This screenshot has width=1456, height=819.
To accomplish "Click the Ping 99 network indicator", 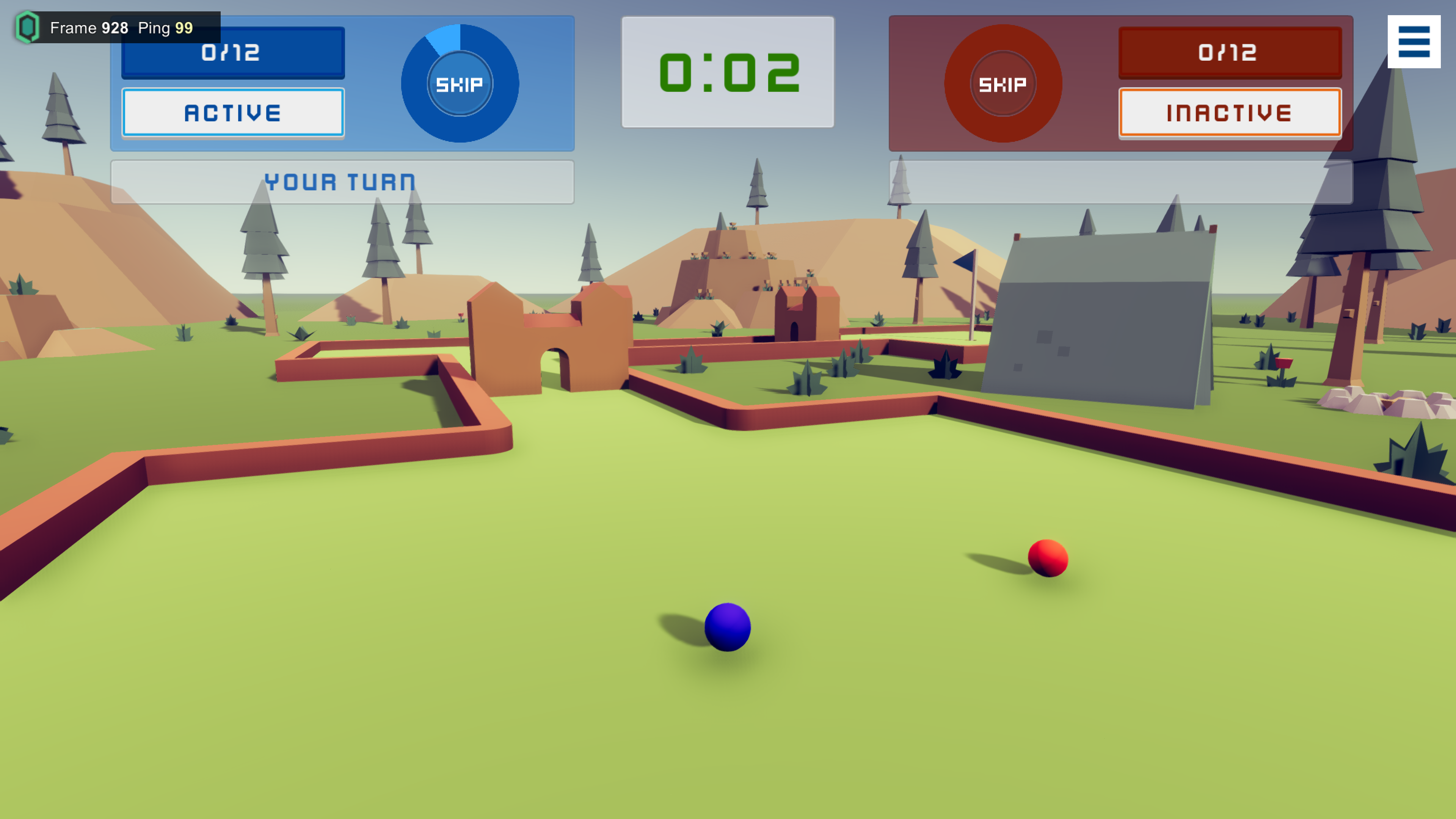I will pos(166,28).
